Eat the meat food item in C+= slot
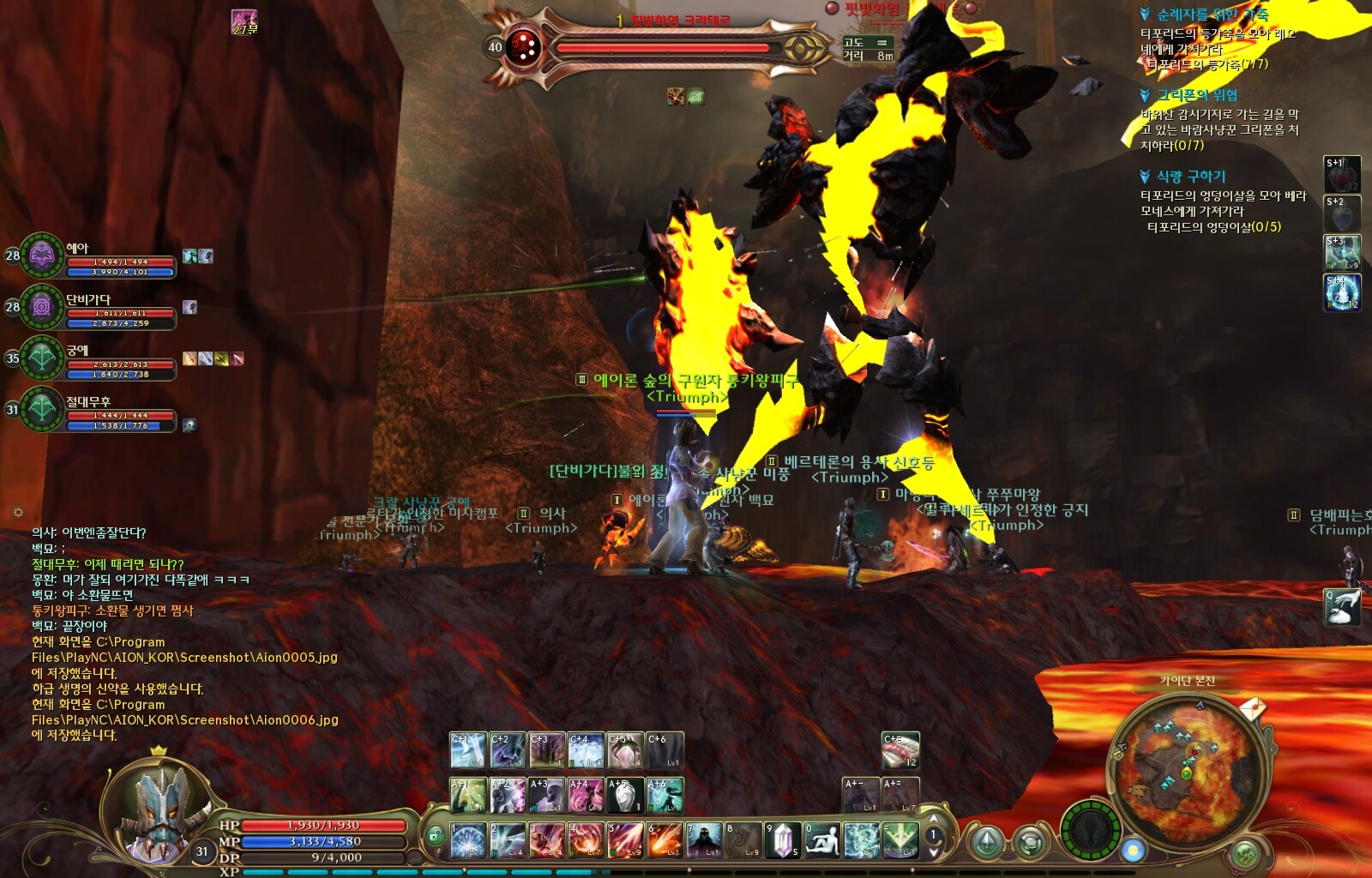Viewport: 1372px width, 878px height. [x=900, y=750]
